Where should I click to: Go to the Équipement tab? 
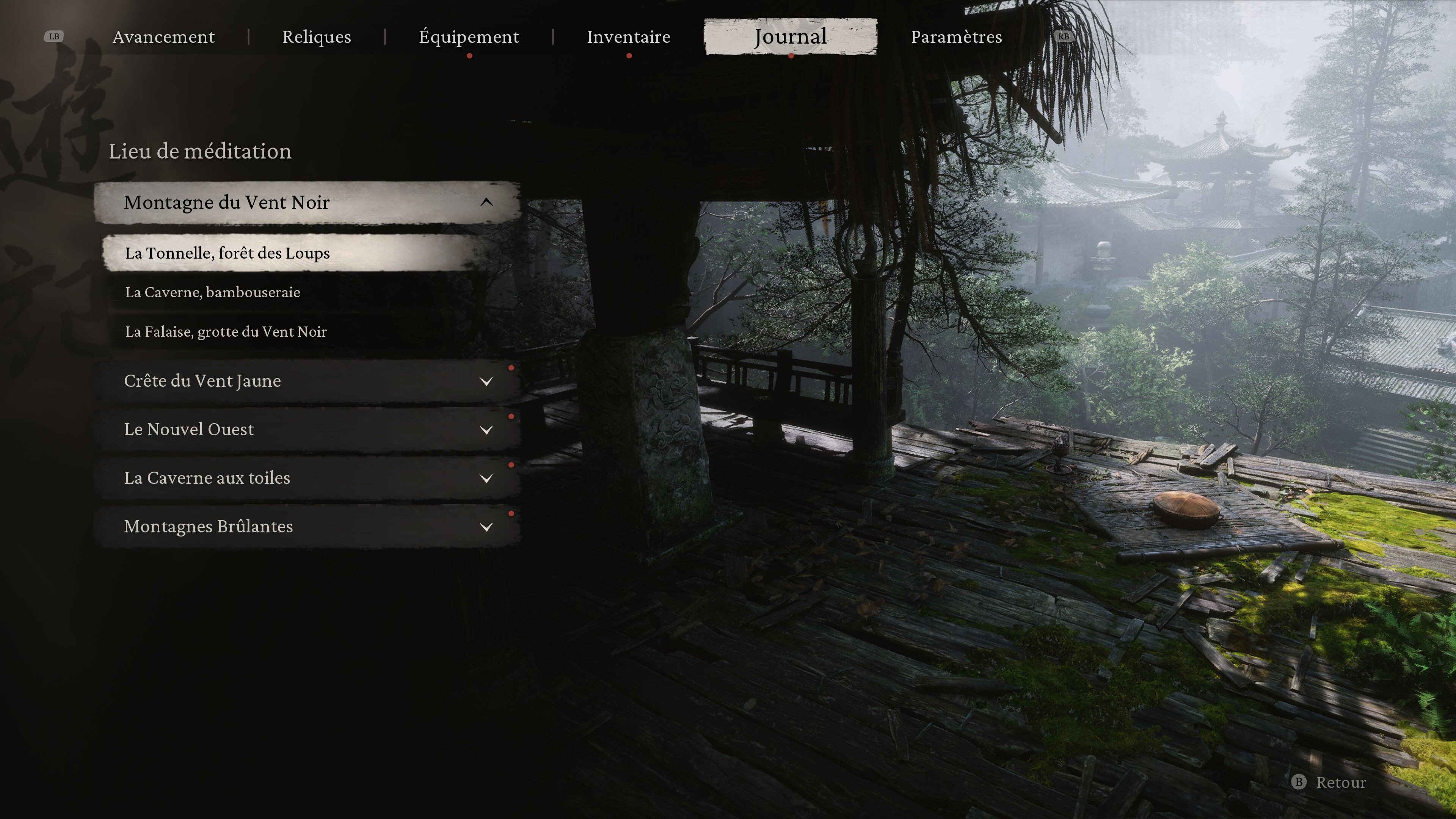(469, 37)
